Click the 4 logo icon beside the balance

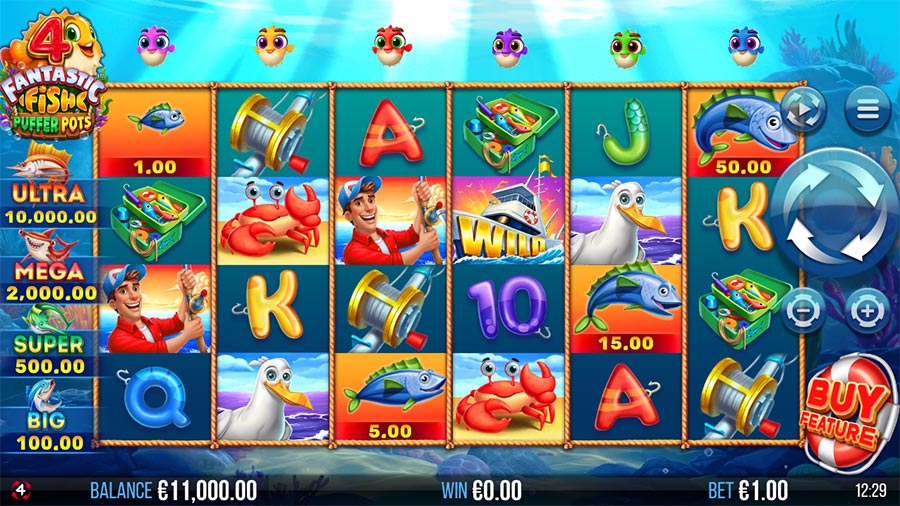[19, 489]
